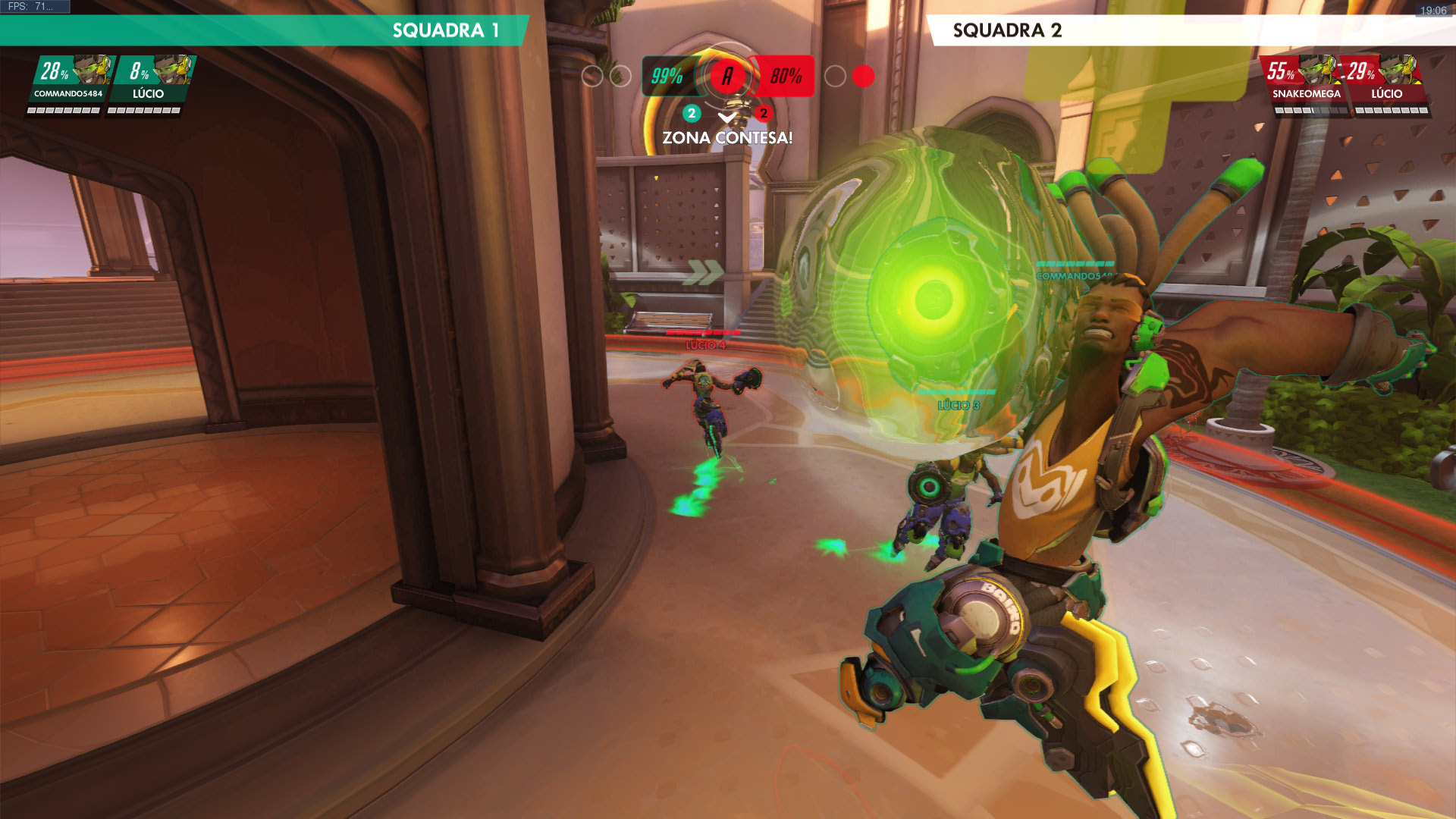The width and height of the screenshot is (1456, 819).
Task: Select Squadra 1's Lúcio card at 8%
Action: (x=149, y=83)
